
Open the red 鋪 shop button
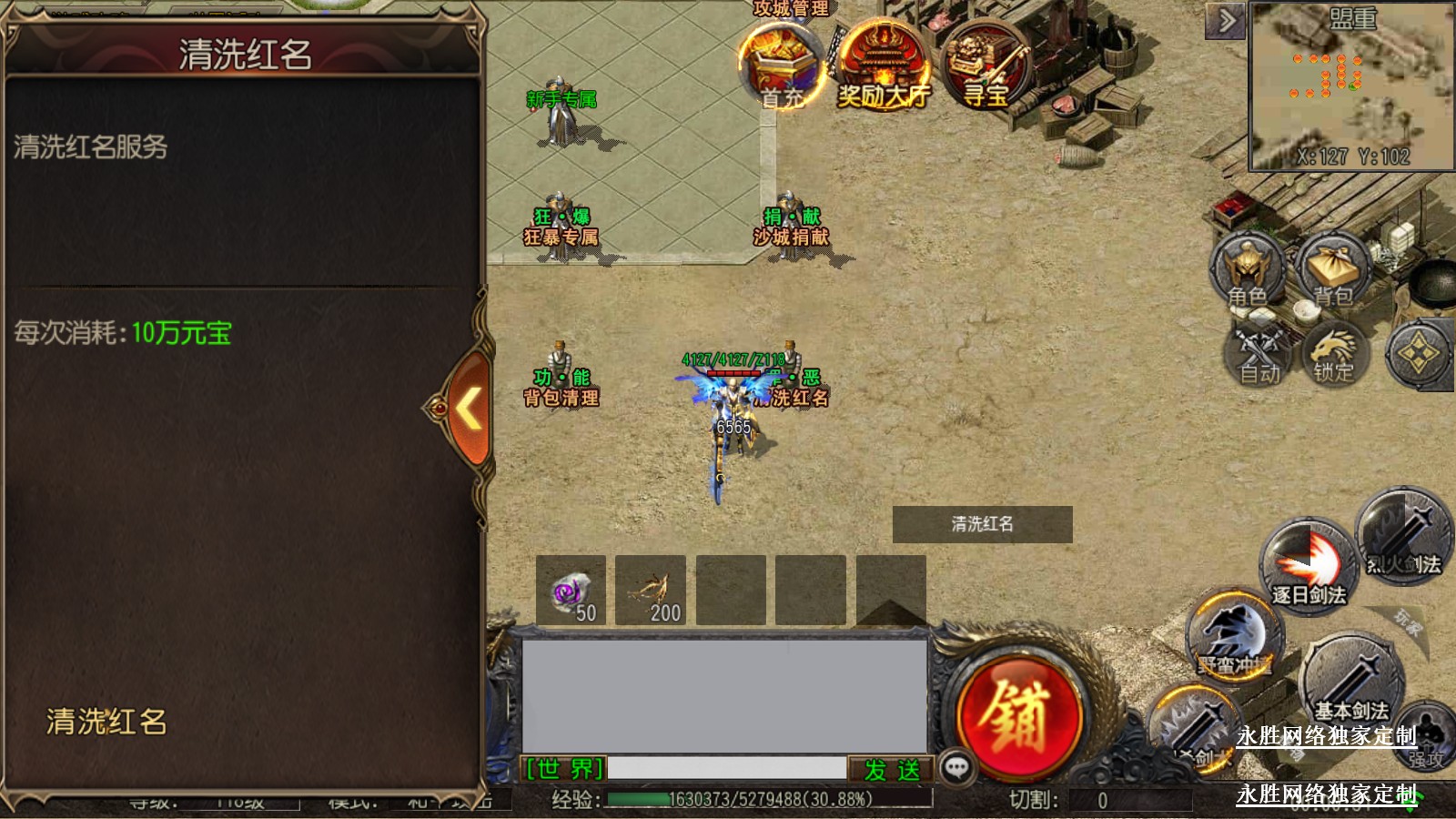(x=1019, y=715)
